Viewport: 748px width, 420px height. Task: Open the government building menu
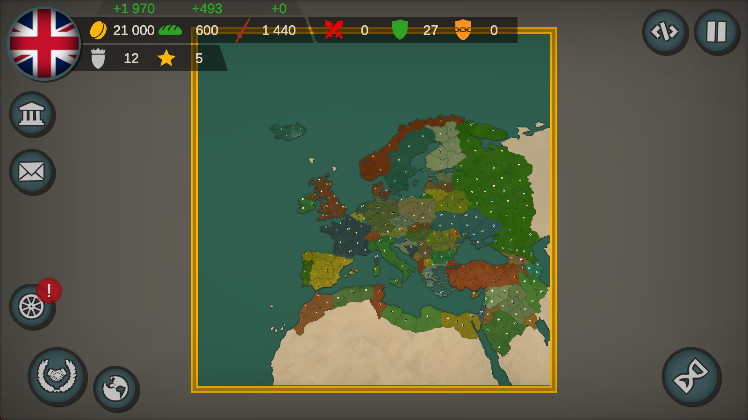coord(32,114)
